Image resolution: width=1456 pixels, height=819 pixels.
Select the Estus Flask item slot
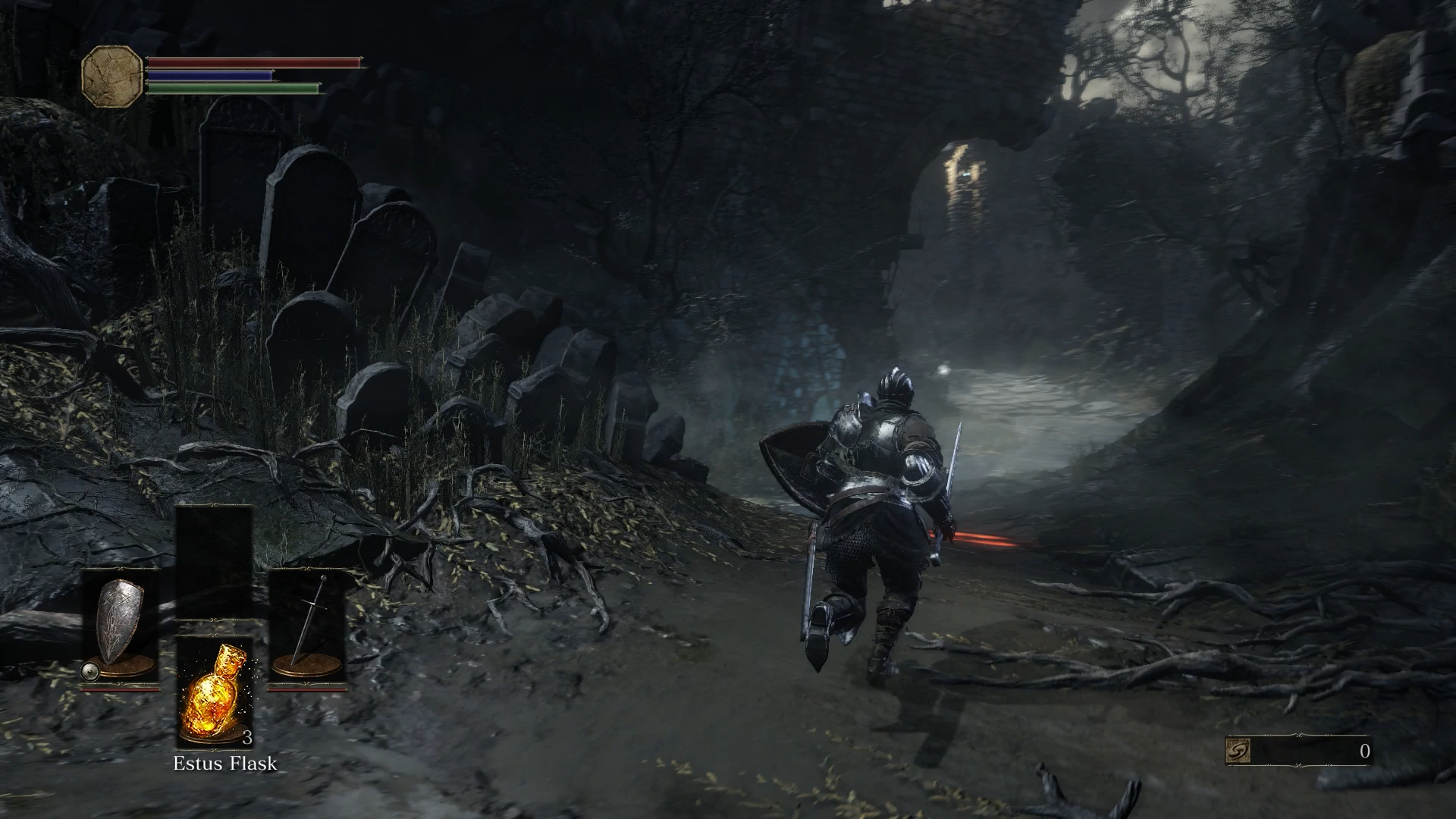click(x=215, y=694)
